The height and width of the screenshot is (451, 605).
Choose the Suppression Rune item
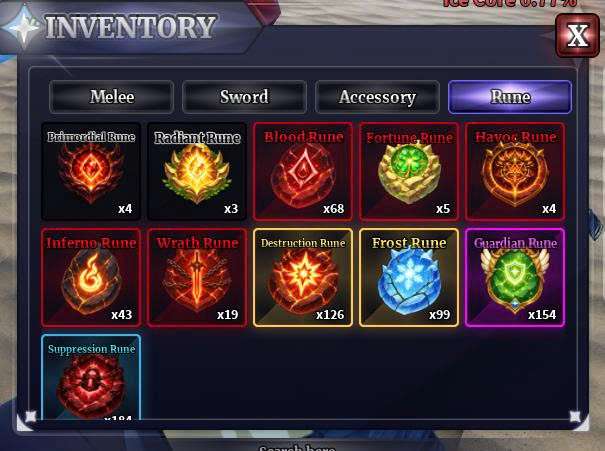coord(91,380)
